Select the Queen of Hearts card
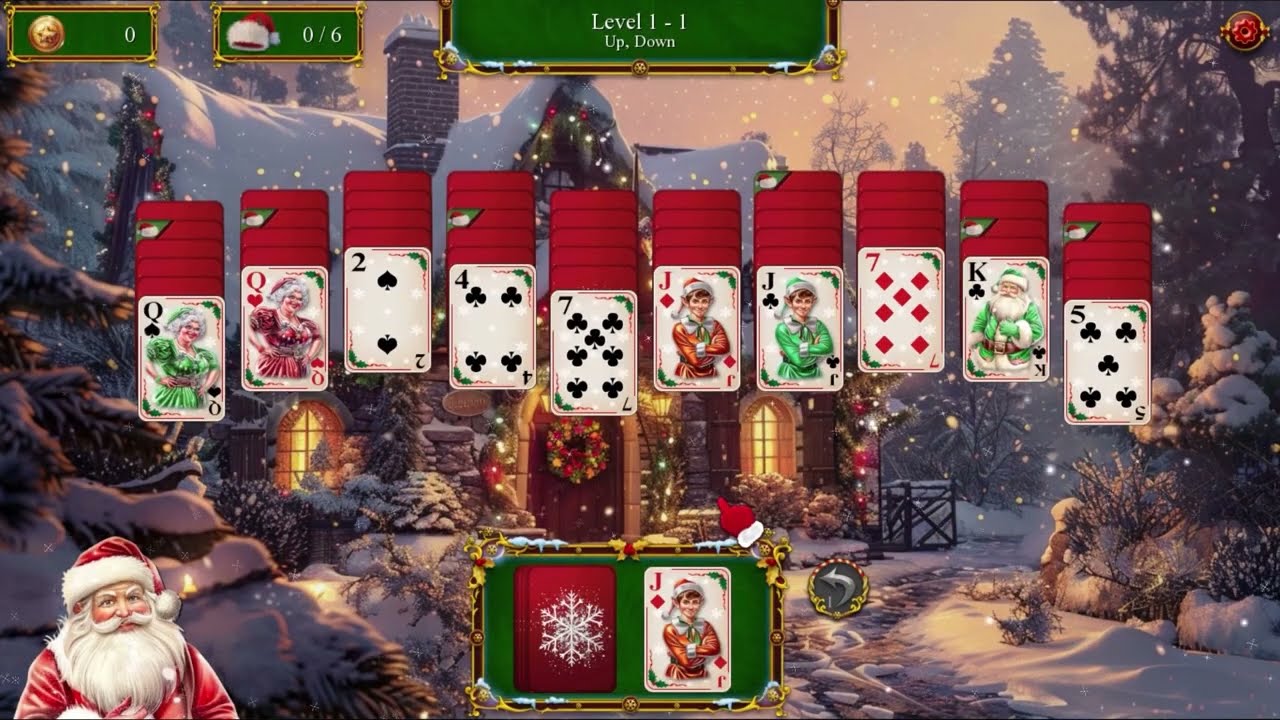Screen dimensions: 1280x720 pos(283,330)
